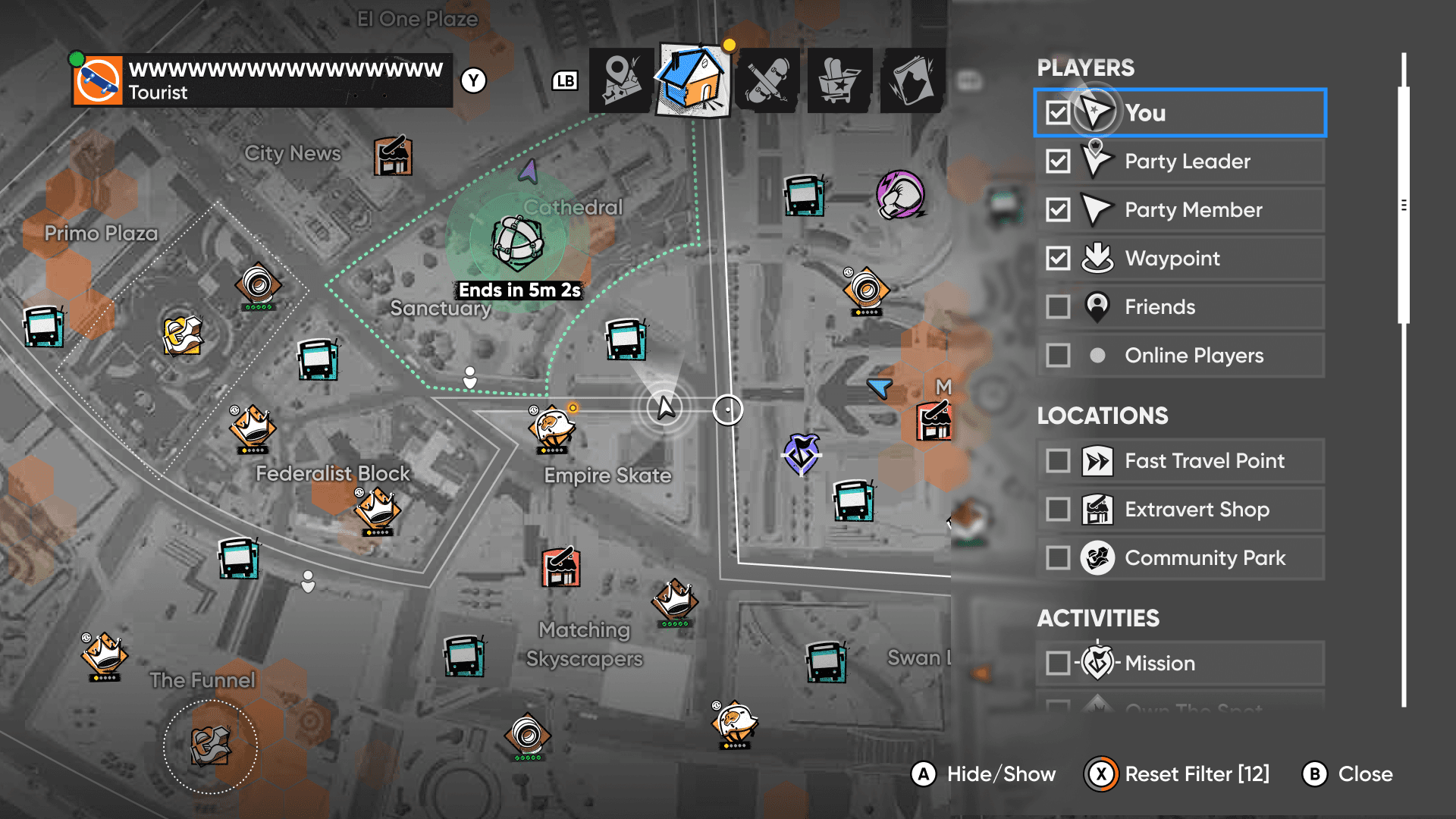Check the Extravert Shop filter
Viewport: 1456px width, 819px height.
[1058, 510]
